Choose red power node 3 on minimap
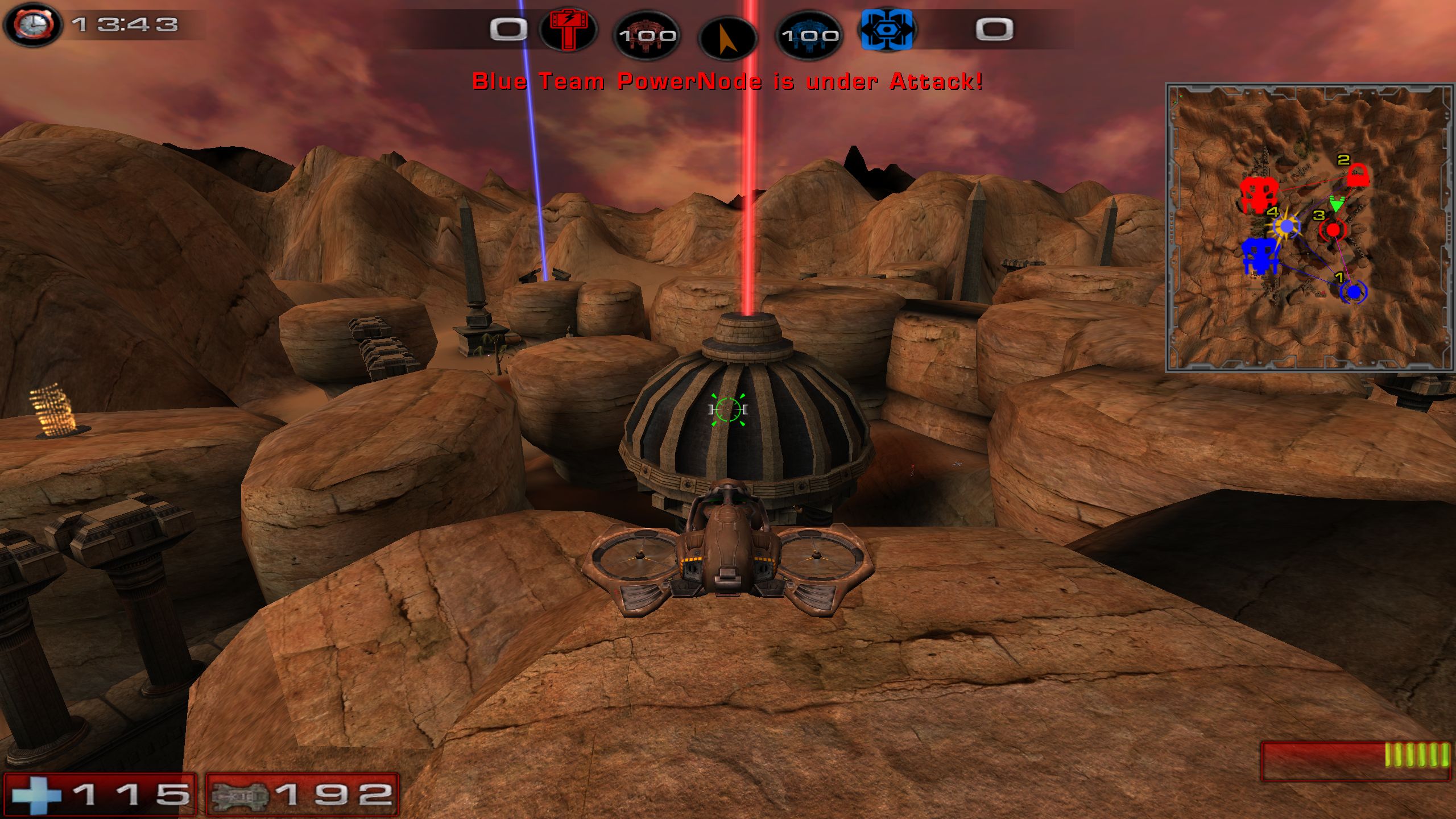 [1333, 230]
